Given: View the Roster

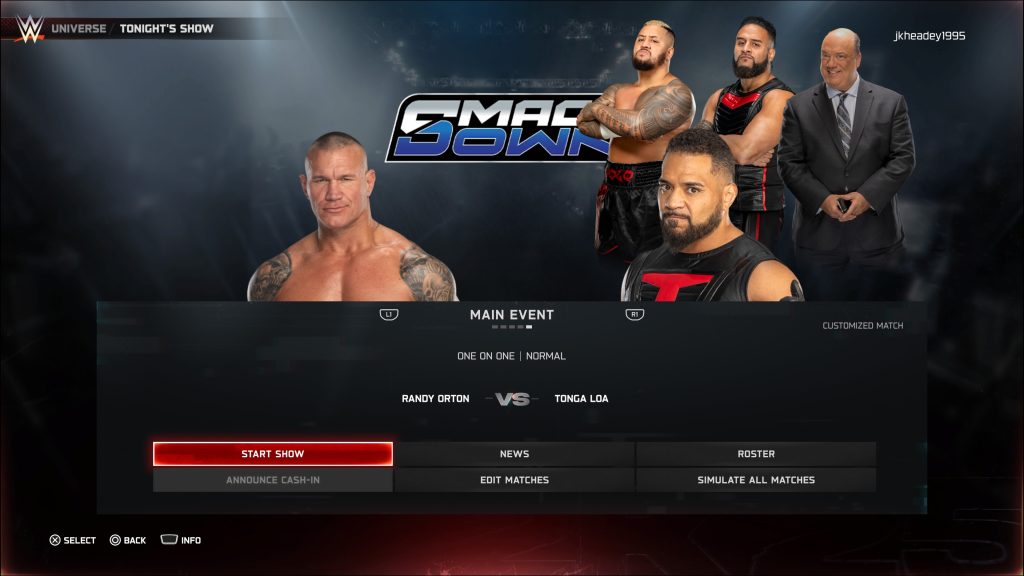Looking at the screenshot, I should [756, 454].
